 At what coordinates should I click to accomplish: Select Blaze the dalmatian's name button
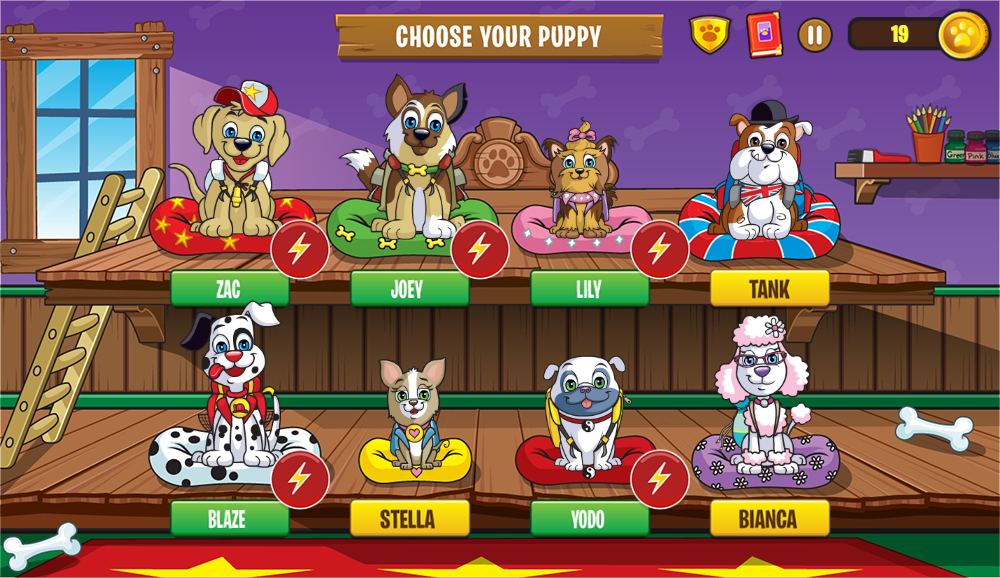point(229,518)
